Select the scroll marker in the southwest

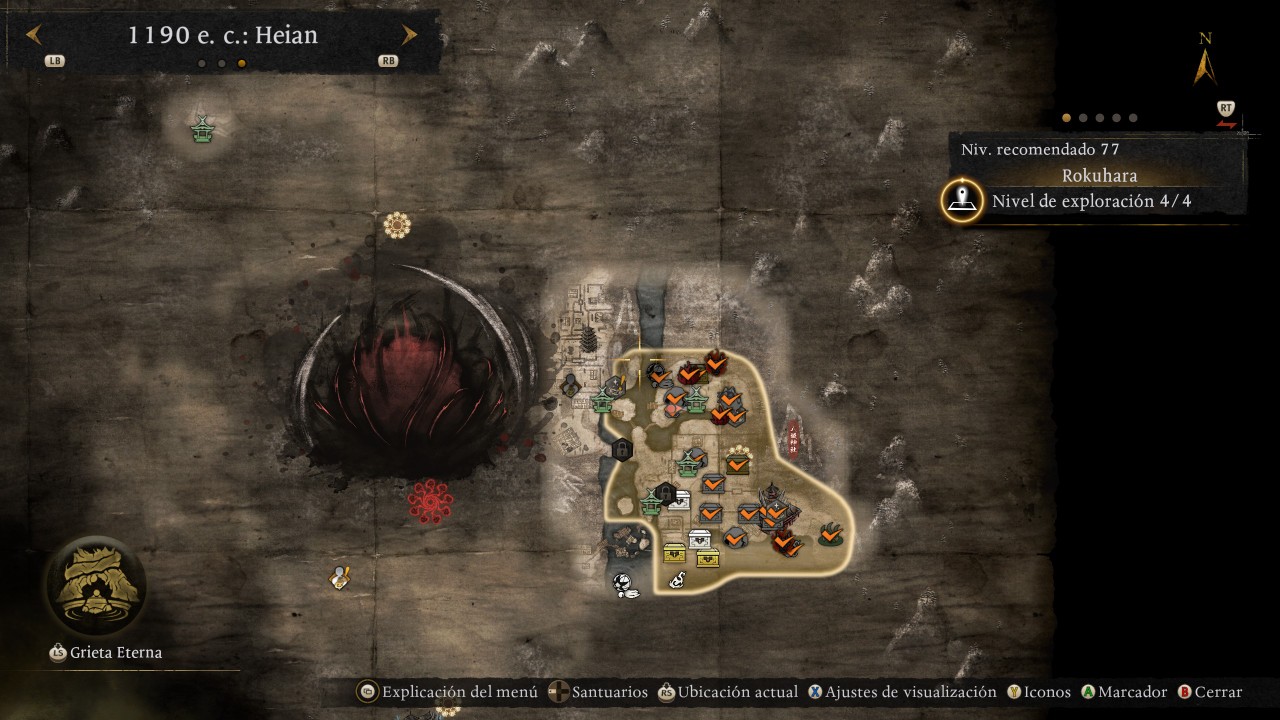(x=341, y=578)
